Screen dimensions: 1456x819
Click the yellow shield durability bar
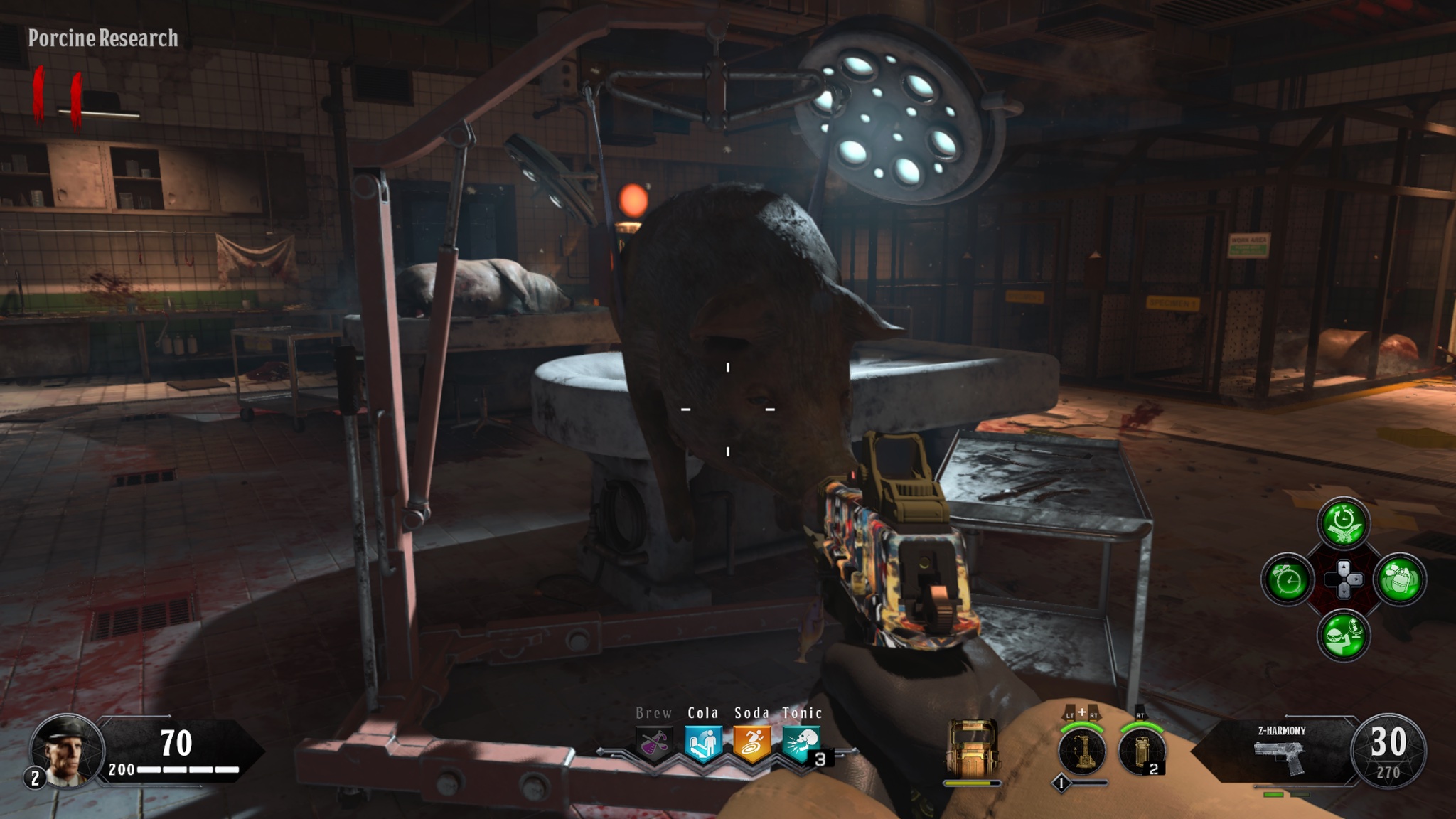(973, 783)
